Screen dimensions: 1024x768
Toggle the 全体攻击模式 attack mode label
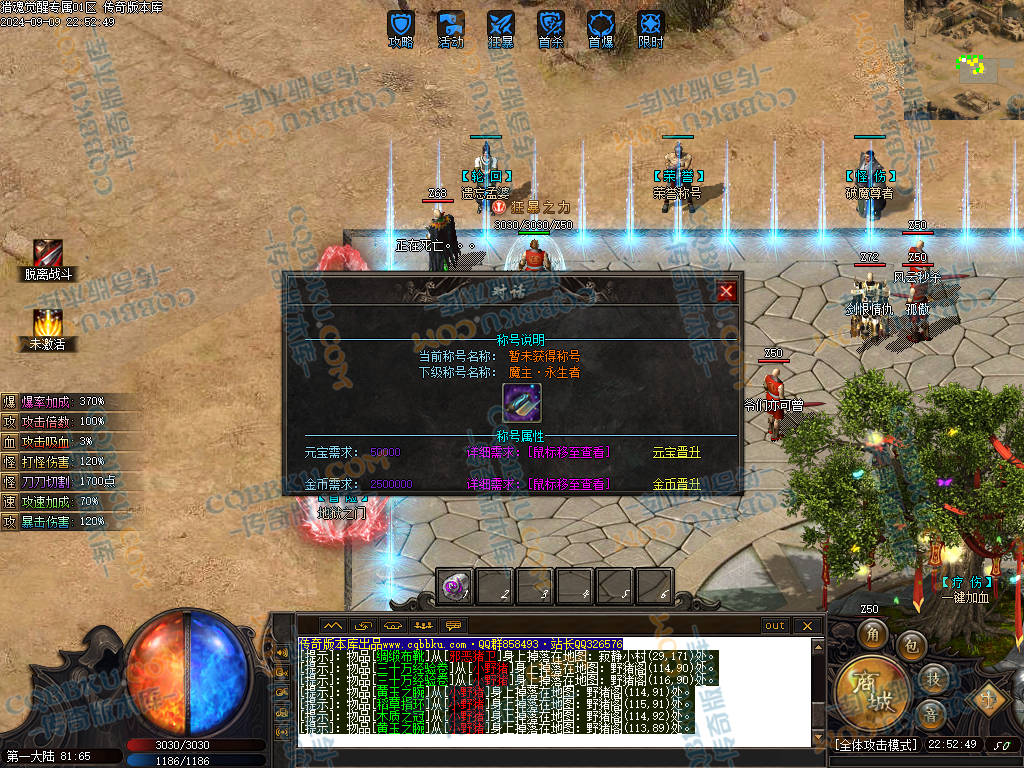[x=876, y=745]
